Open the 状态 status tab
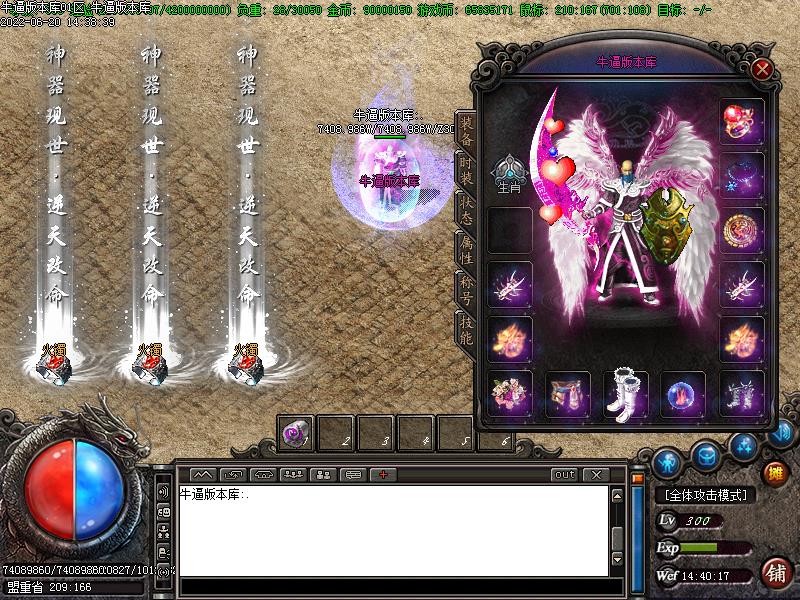 [466, 207]
